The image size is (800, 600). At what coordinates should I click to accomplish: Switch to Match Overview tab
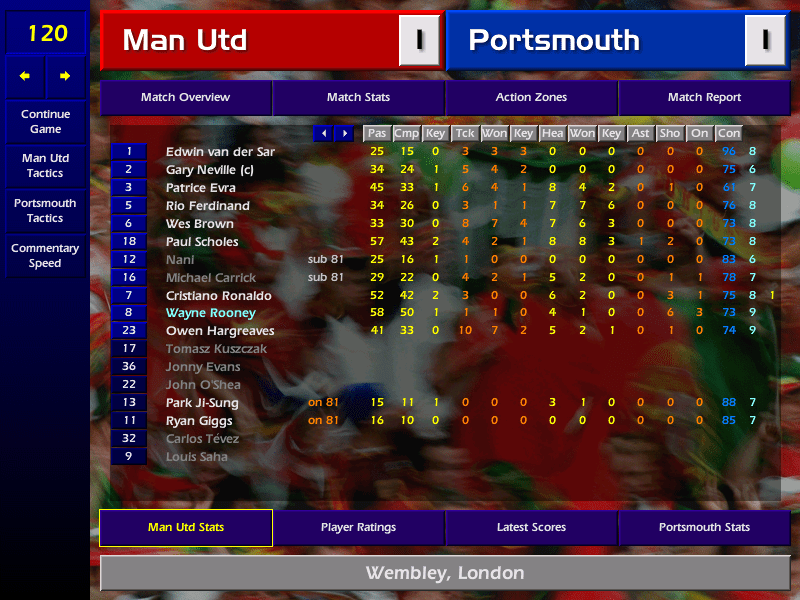click(185, 97)
